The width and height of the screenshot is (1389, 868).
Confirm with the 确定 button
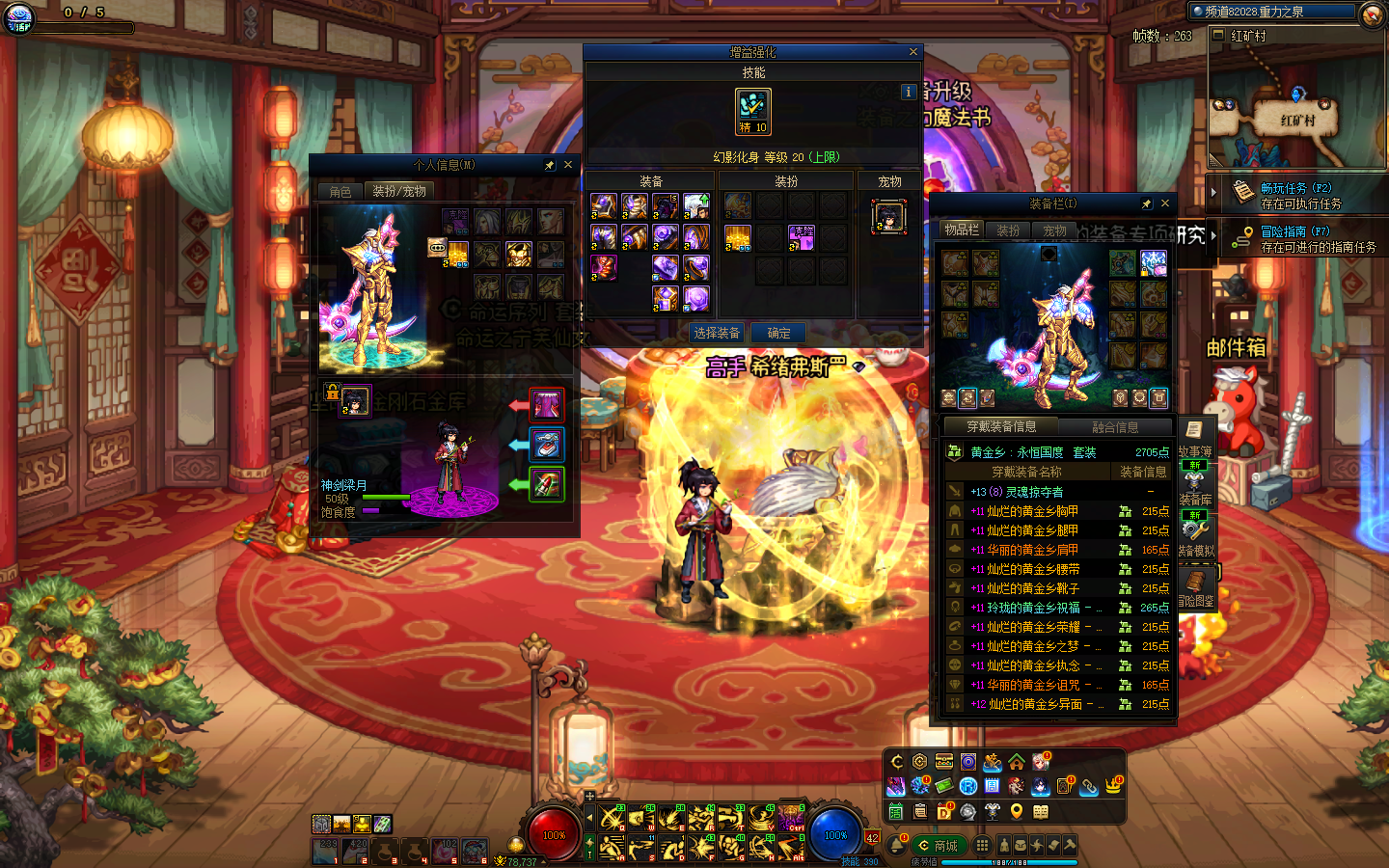pyautogui.click(x=778, y=333)
